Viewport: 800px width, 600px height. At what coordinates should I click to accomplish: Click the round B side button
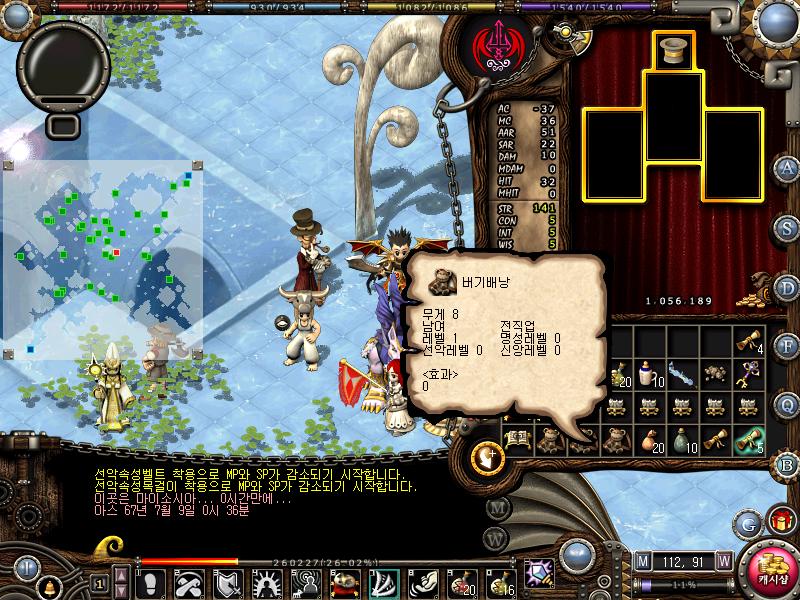[x=787, y=463]
